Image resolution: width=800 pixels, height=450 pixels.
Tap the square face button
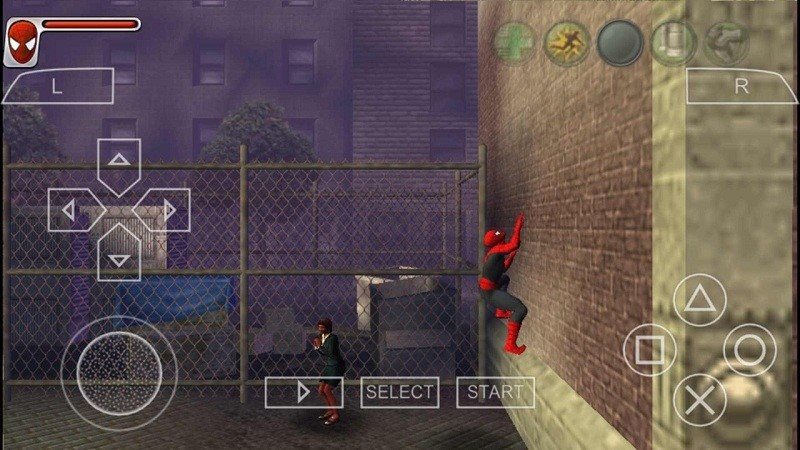[x=649, y=350]
